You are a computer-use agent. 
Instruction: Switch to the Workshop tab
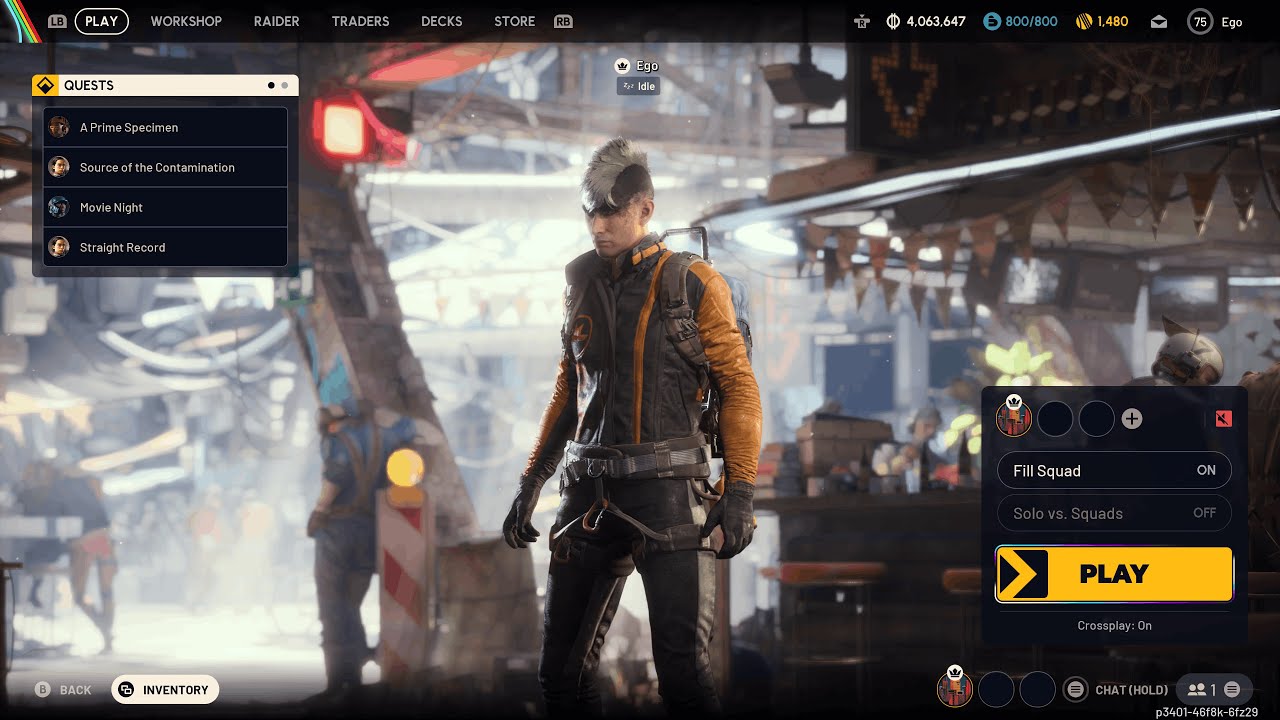pyautogui.click(x=186, y=21)
